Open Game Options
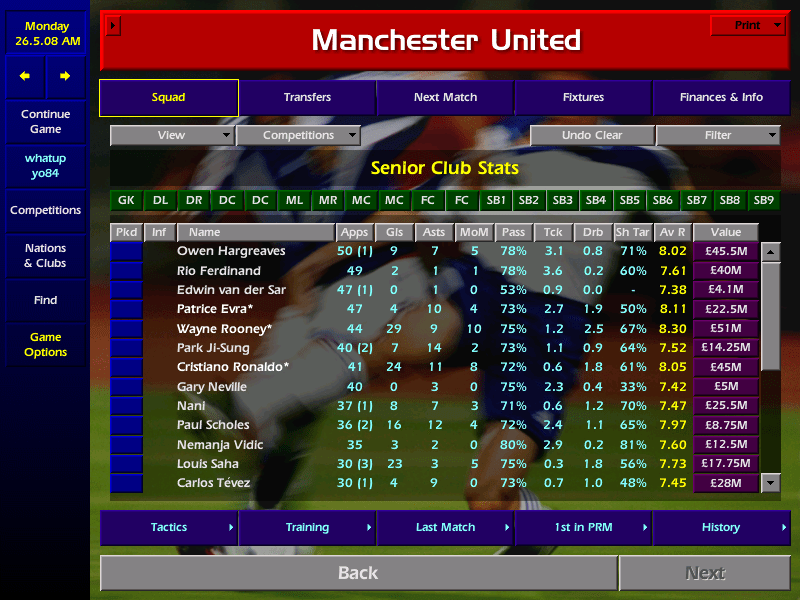This screenshot has width=800, height=600. click(45, 345)
